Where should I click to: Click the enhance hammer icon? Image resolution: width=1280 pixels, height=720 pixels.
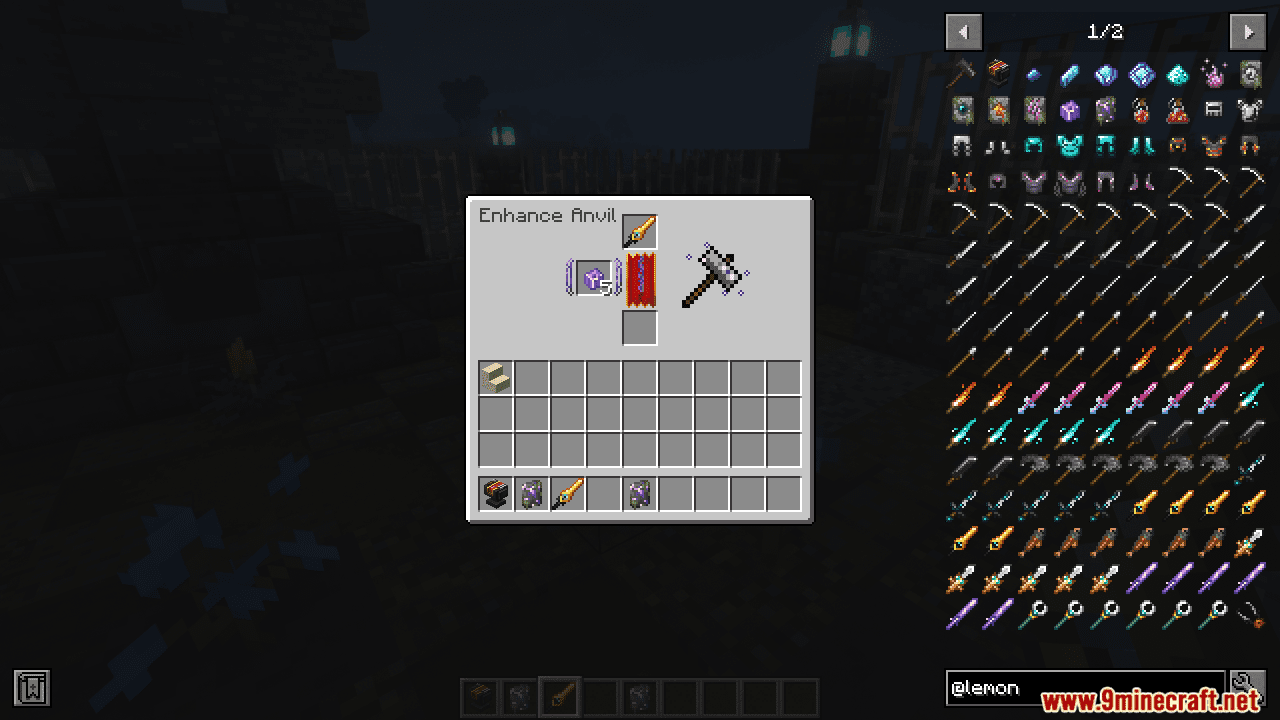pos(714,276)
